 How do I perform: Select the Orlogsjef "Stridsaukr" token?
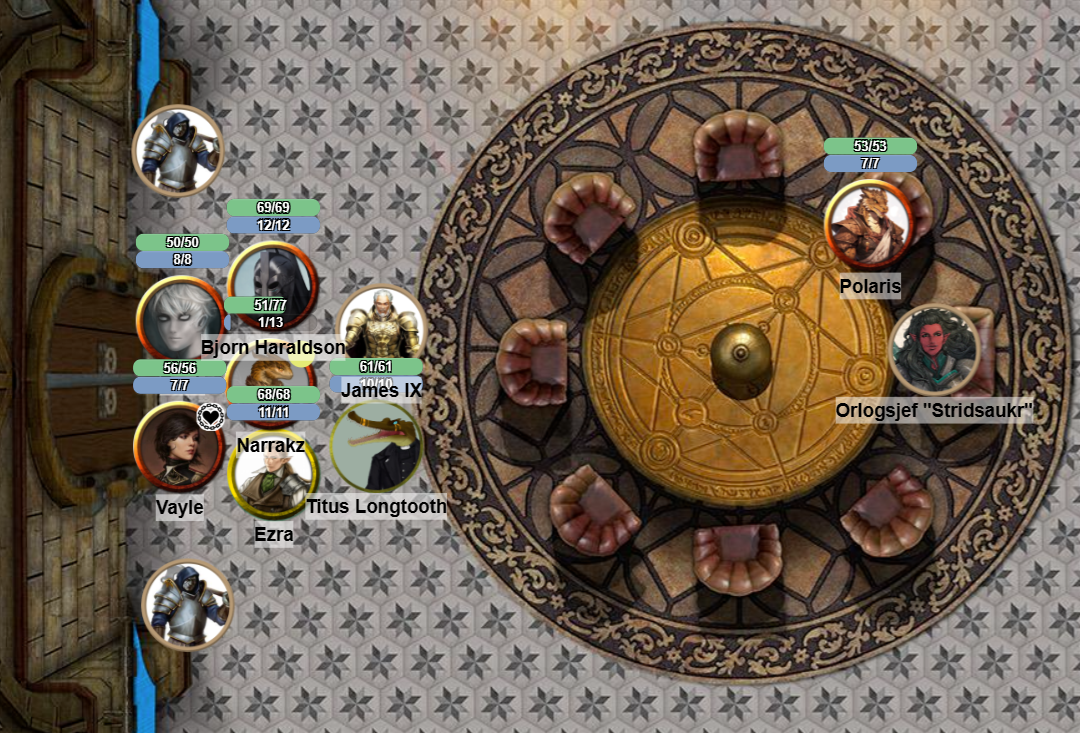tap(934, 350)
